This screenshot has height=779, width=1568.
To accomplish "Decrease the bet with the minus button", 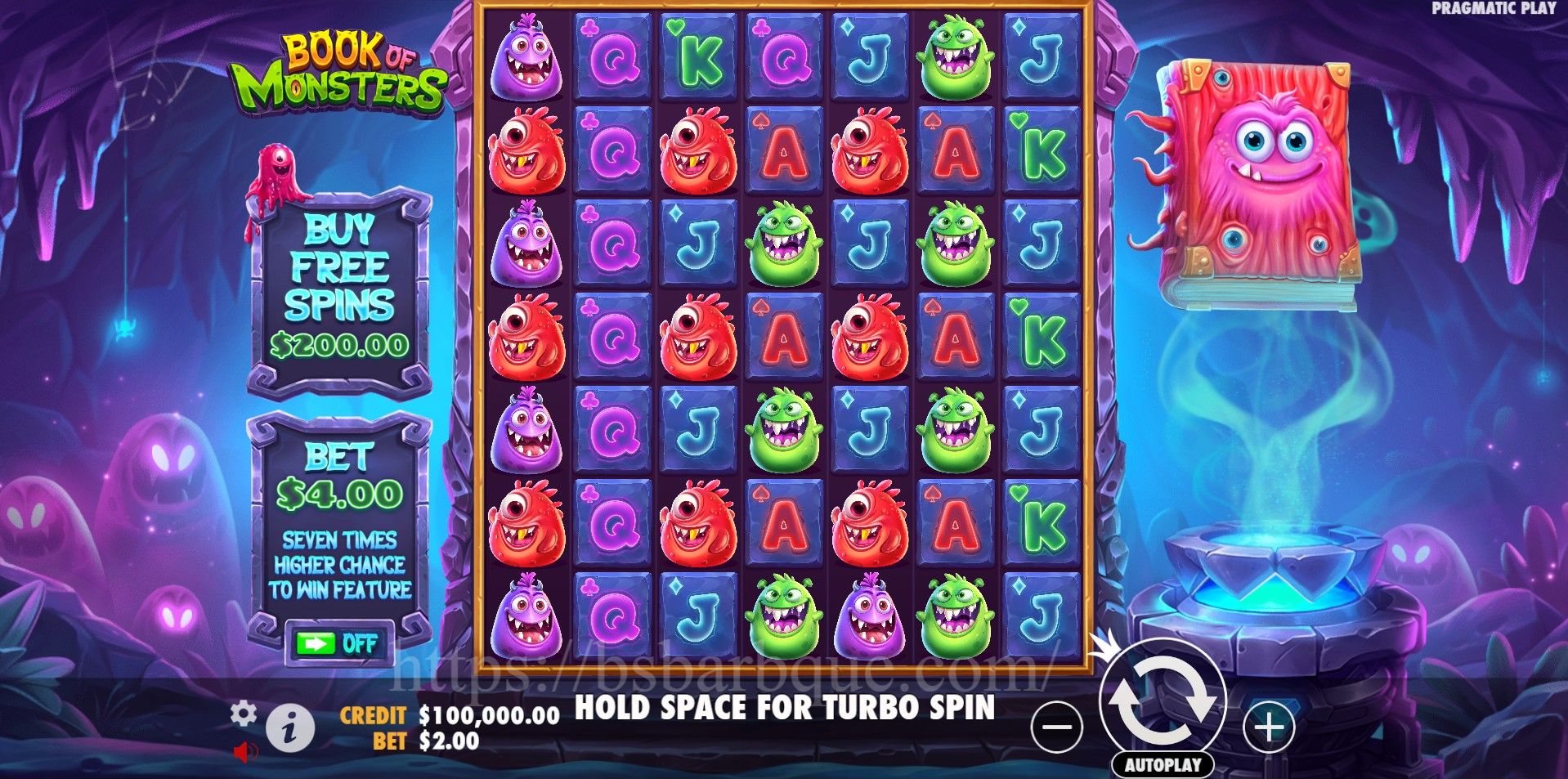I will (1056, 727).
